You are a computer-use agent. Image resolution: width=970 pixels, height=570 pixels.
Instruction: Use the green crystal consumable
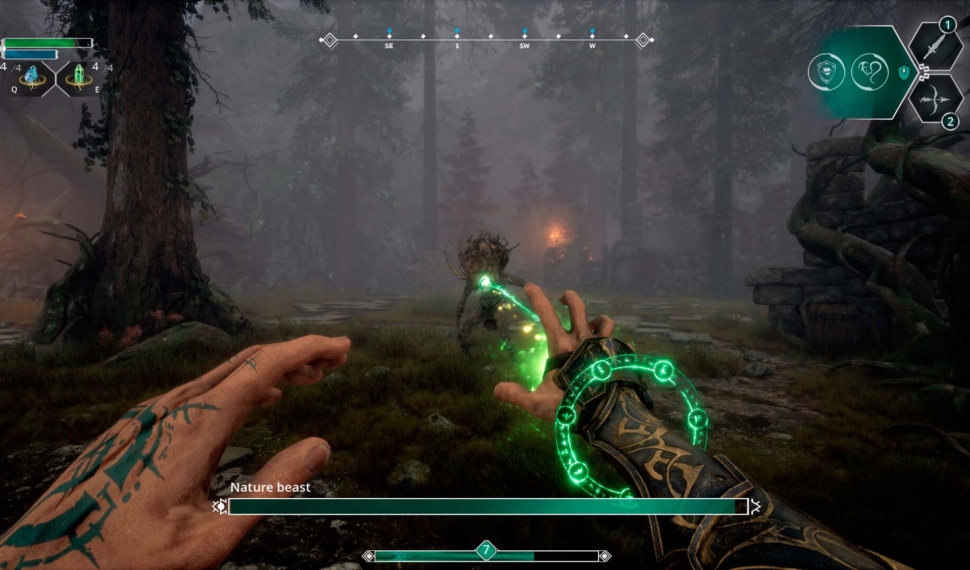78,76
